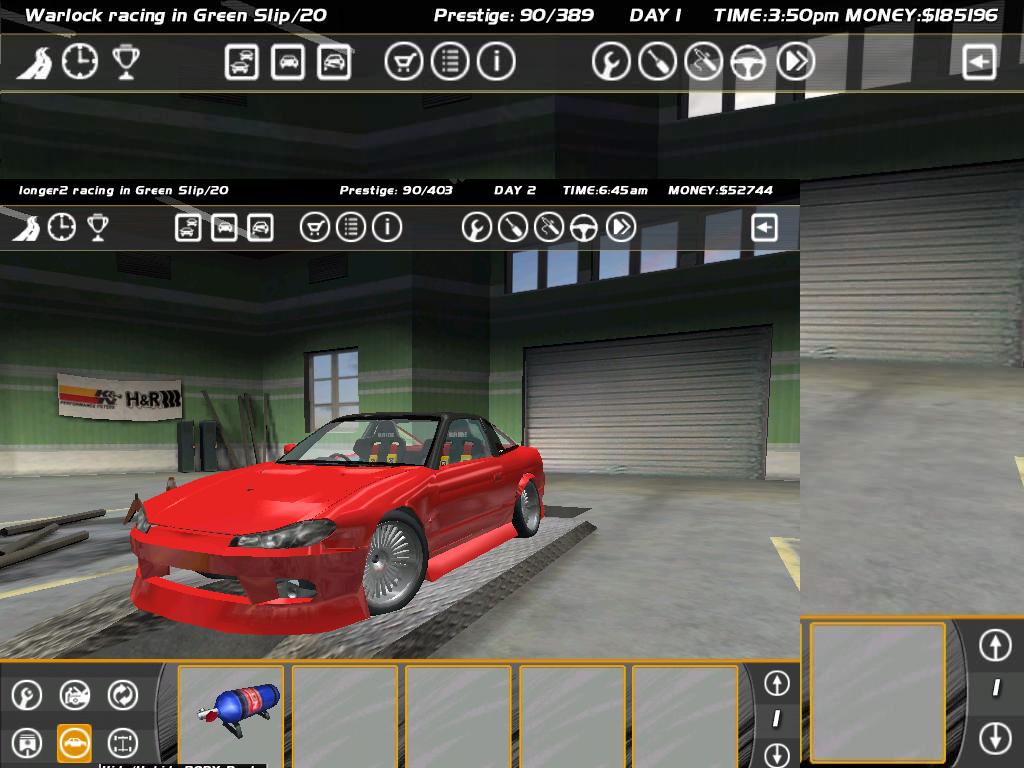Open the trophy icon in longer2's smaller toolbar
This screenshot has width=1024, height=768.
coord(97,228)
